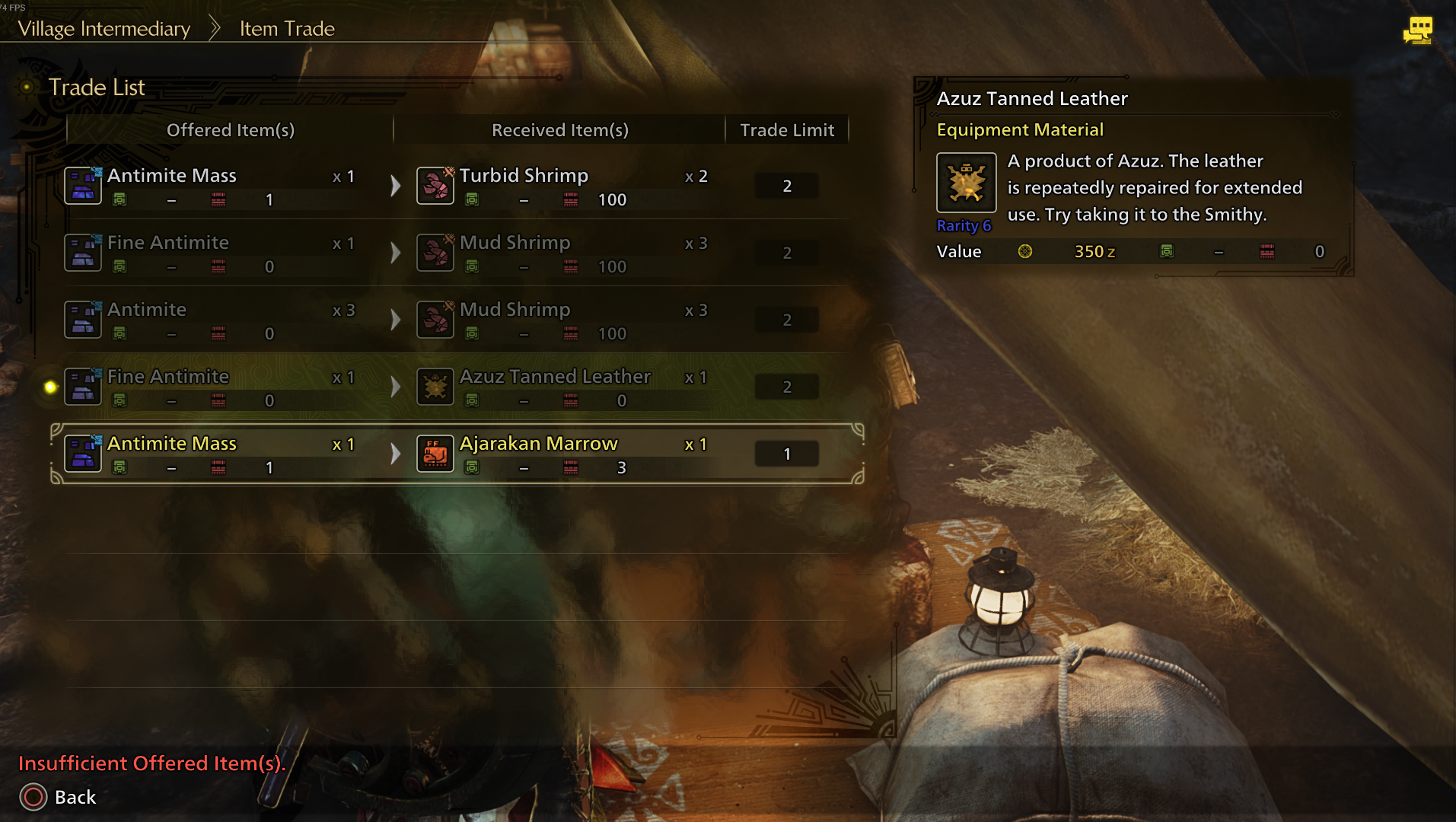Open the chat icon in top right corner
The image size is (1456, 822).
coord(1417,29)
